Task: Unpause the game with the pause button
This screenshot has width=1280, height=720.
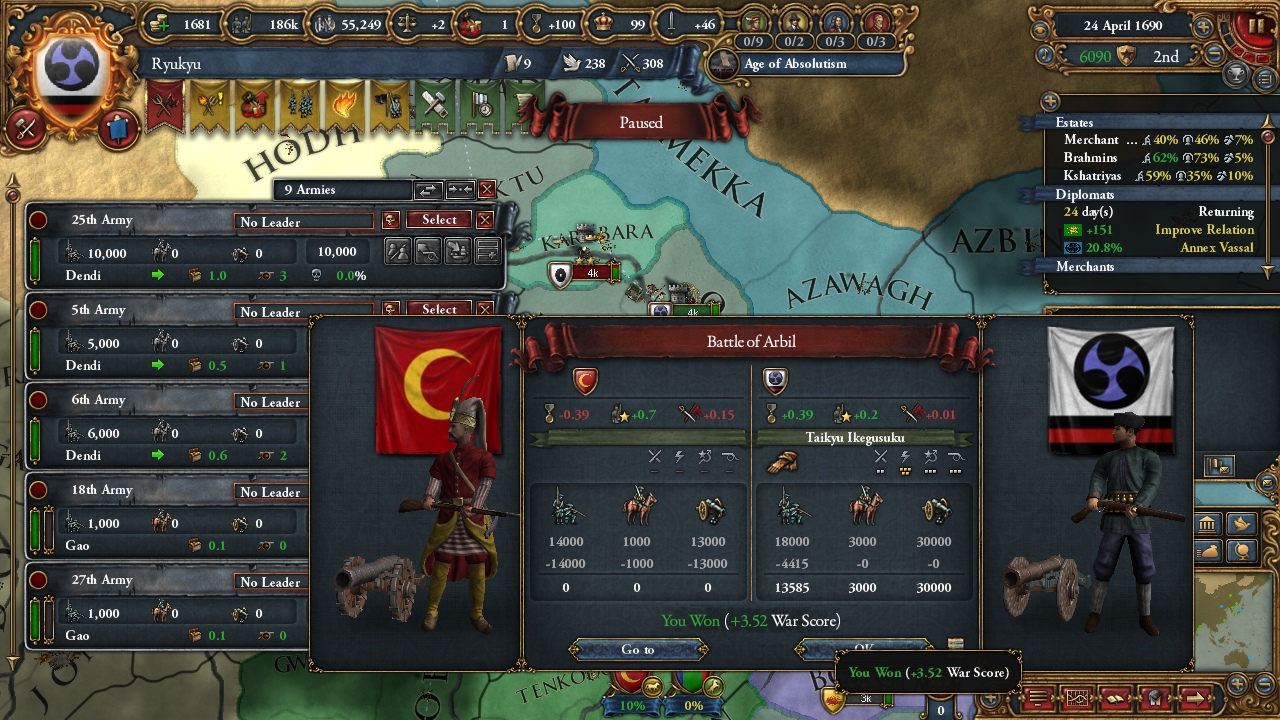Action: (x=1255, y=27)
